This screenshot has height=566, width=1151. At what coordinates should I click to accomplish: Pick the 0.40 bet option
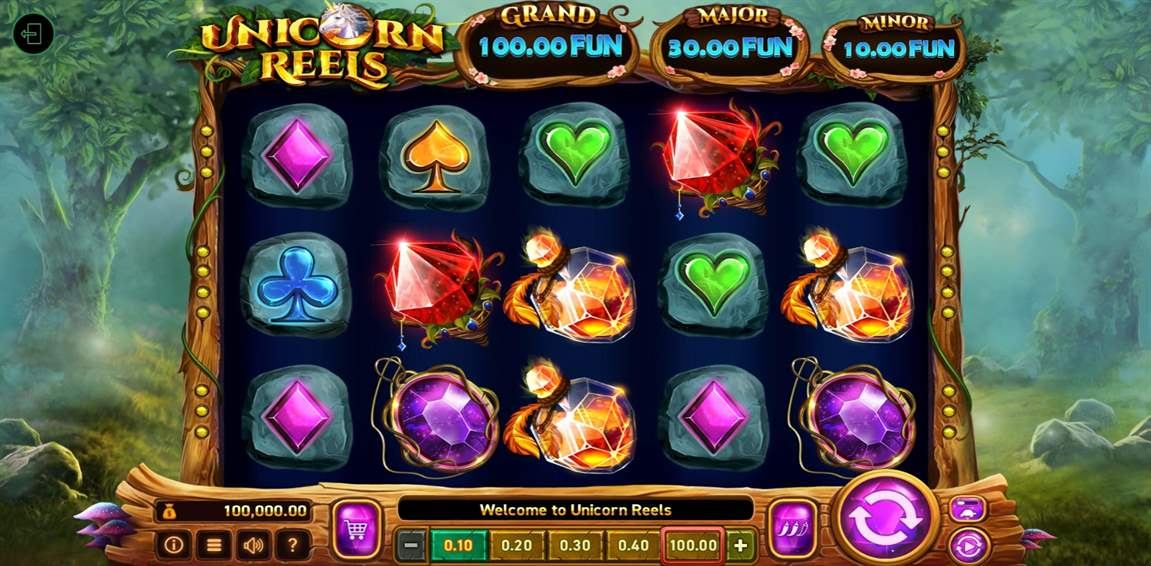click(x=634, y=546)
